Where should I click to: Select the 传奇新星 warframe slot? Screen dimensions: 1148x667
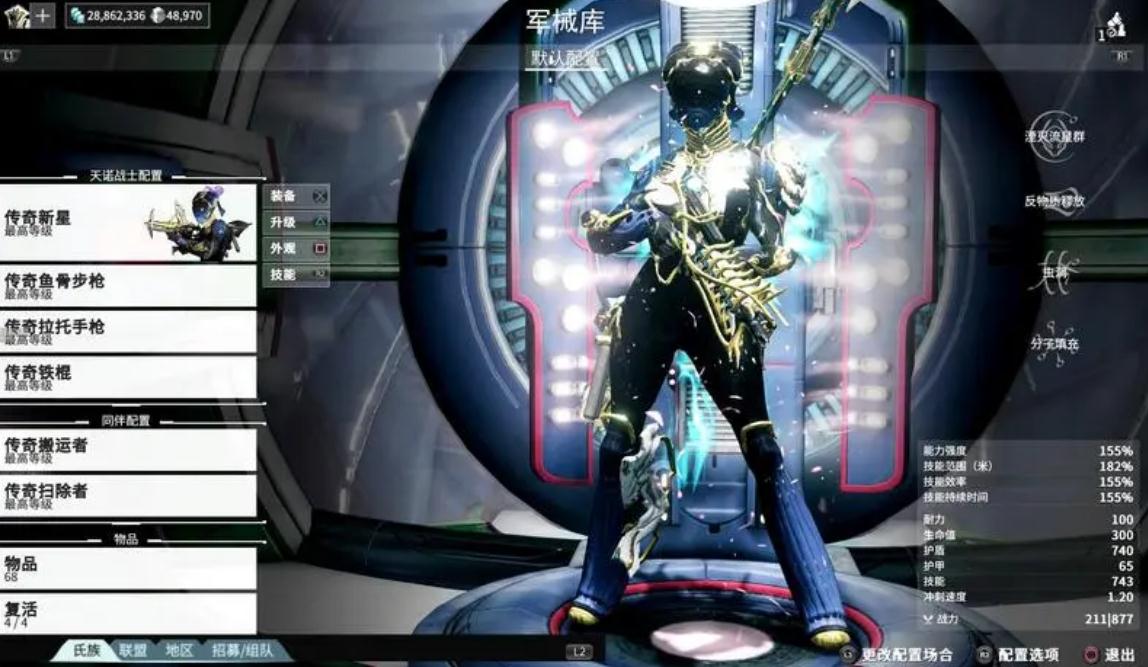click(128, 222)
